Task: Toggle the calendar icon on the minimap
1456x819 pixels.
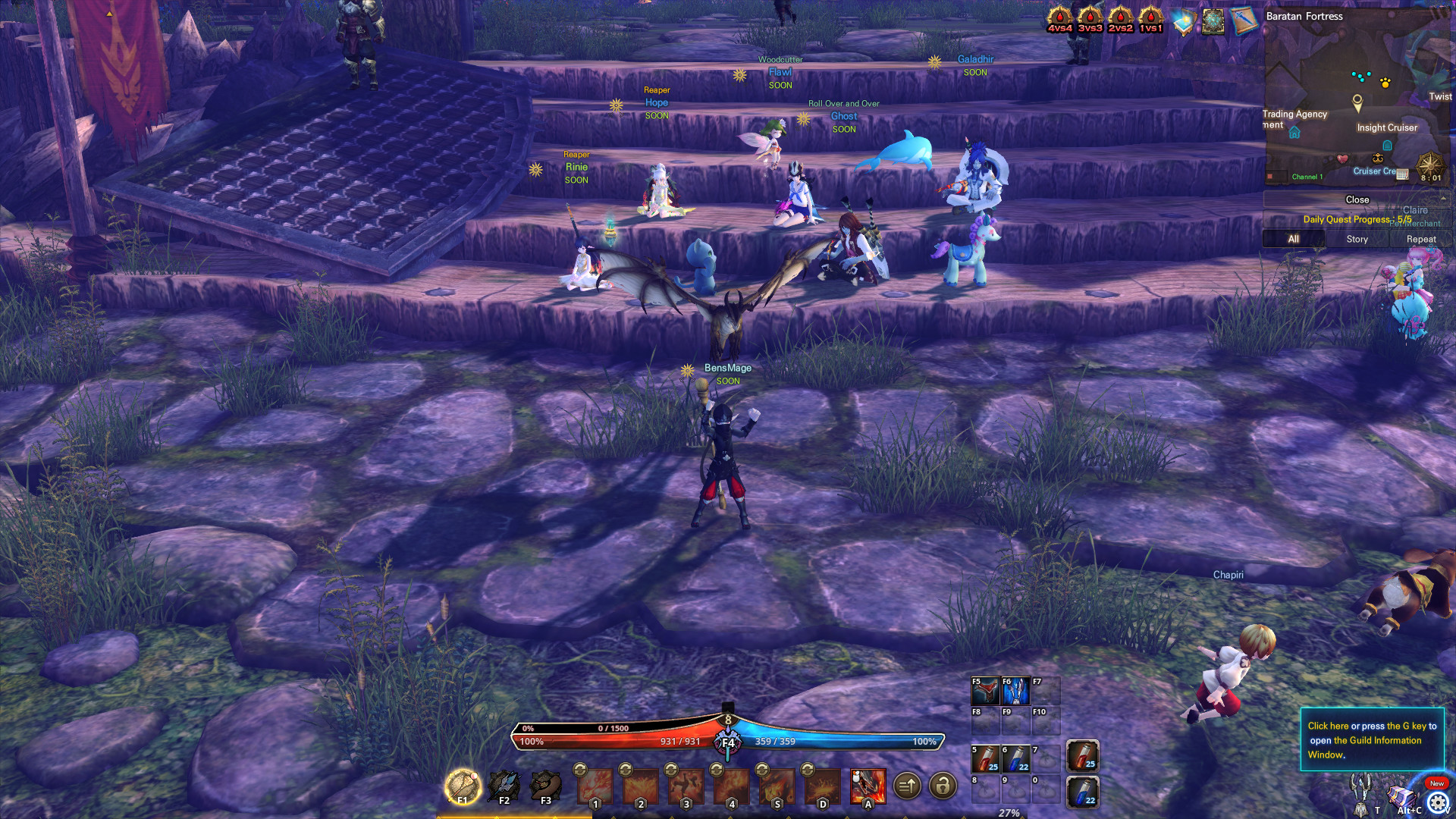Action: (1402, 174)
